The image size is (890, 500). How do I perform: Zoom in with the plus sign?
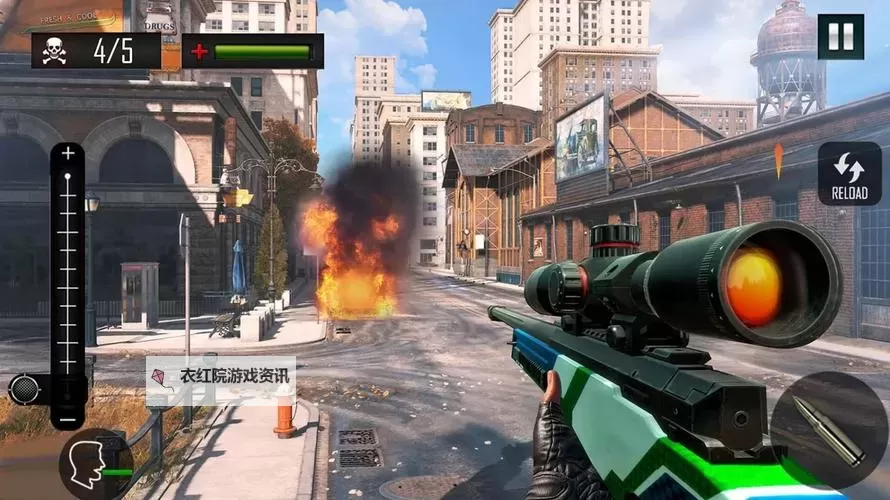click(68, 154)
